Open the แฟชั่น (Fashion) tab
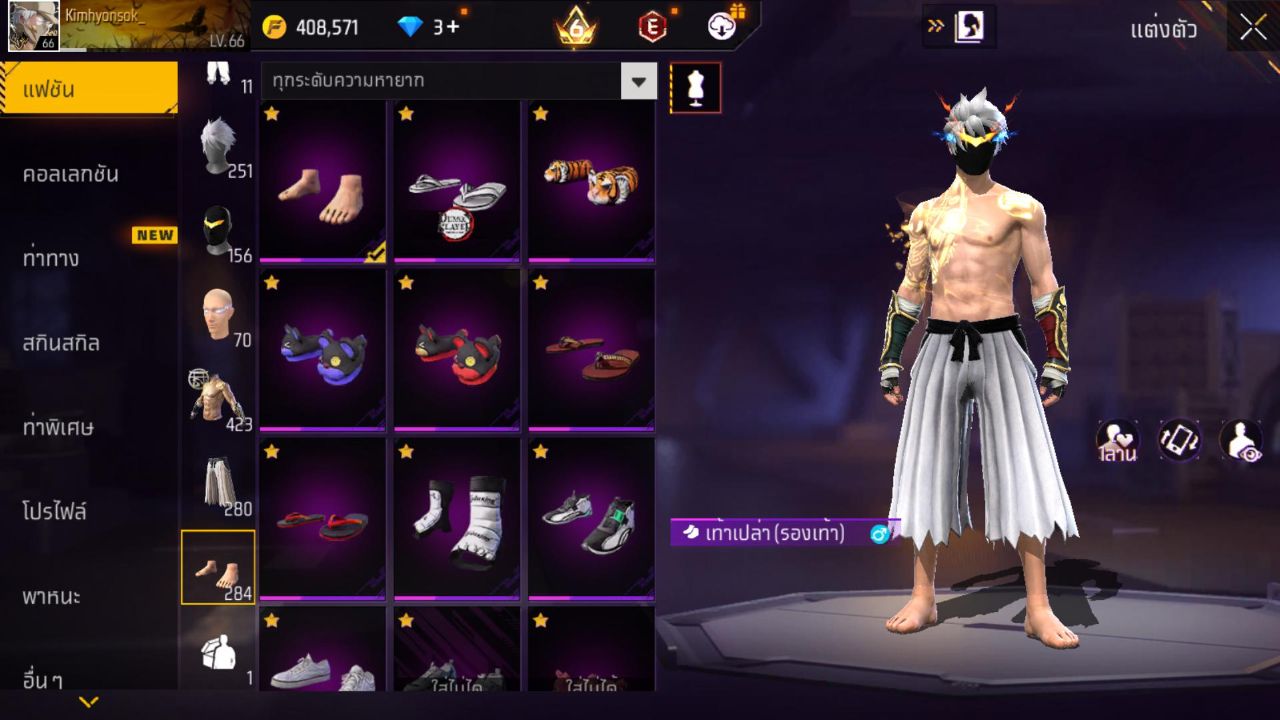1280x720 pixels. pyautogui.click(x=88, y=90)
